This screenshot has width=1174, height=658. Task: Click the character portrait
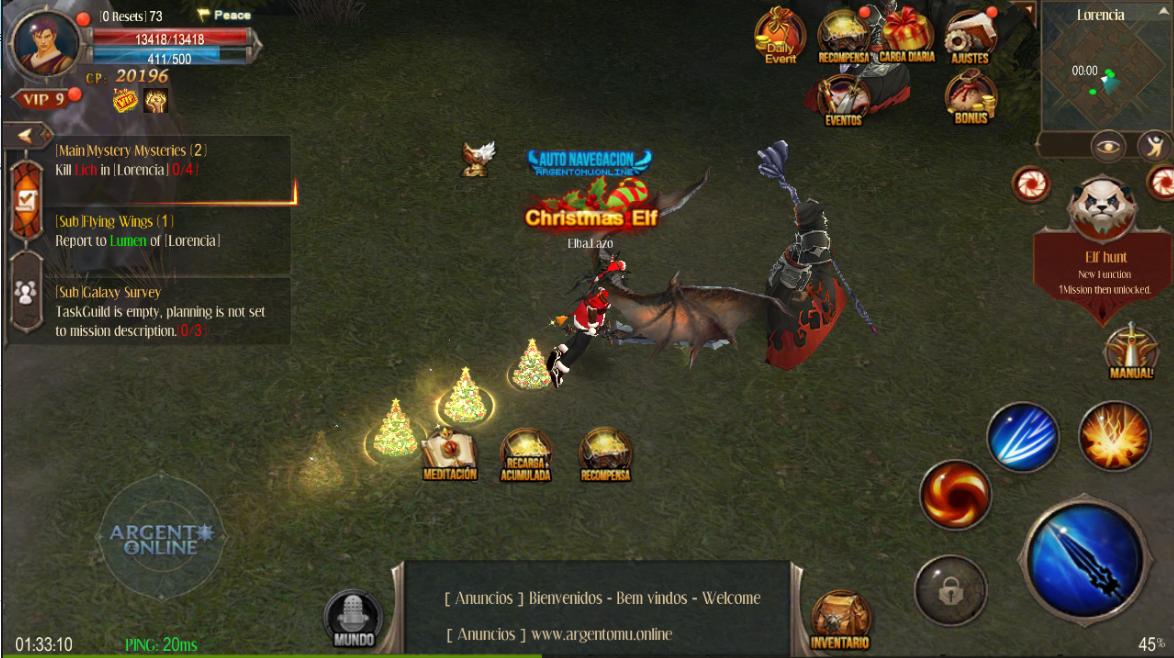tap(46, 42)
